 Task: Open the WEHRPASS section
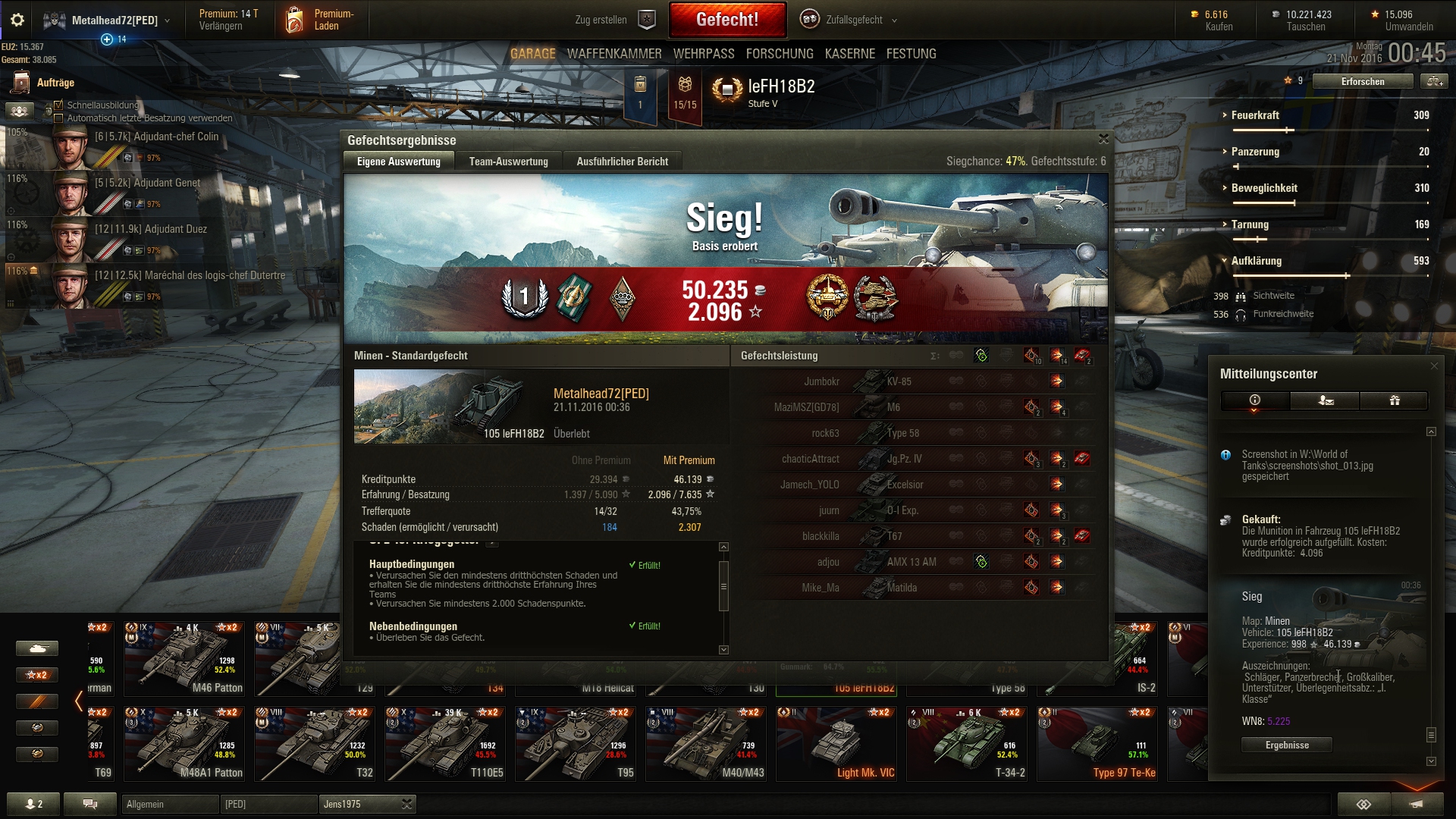point(703,54)
